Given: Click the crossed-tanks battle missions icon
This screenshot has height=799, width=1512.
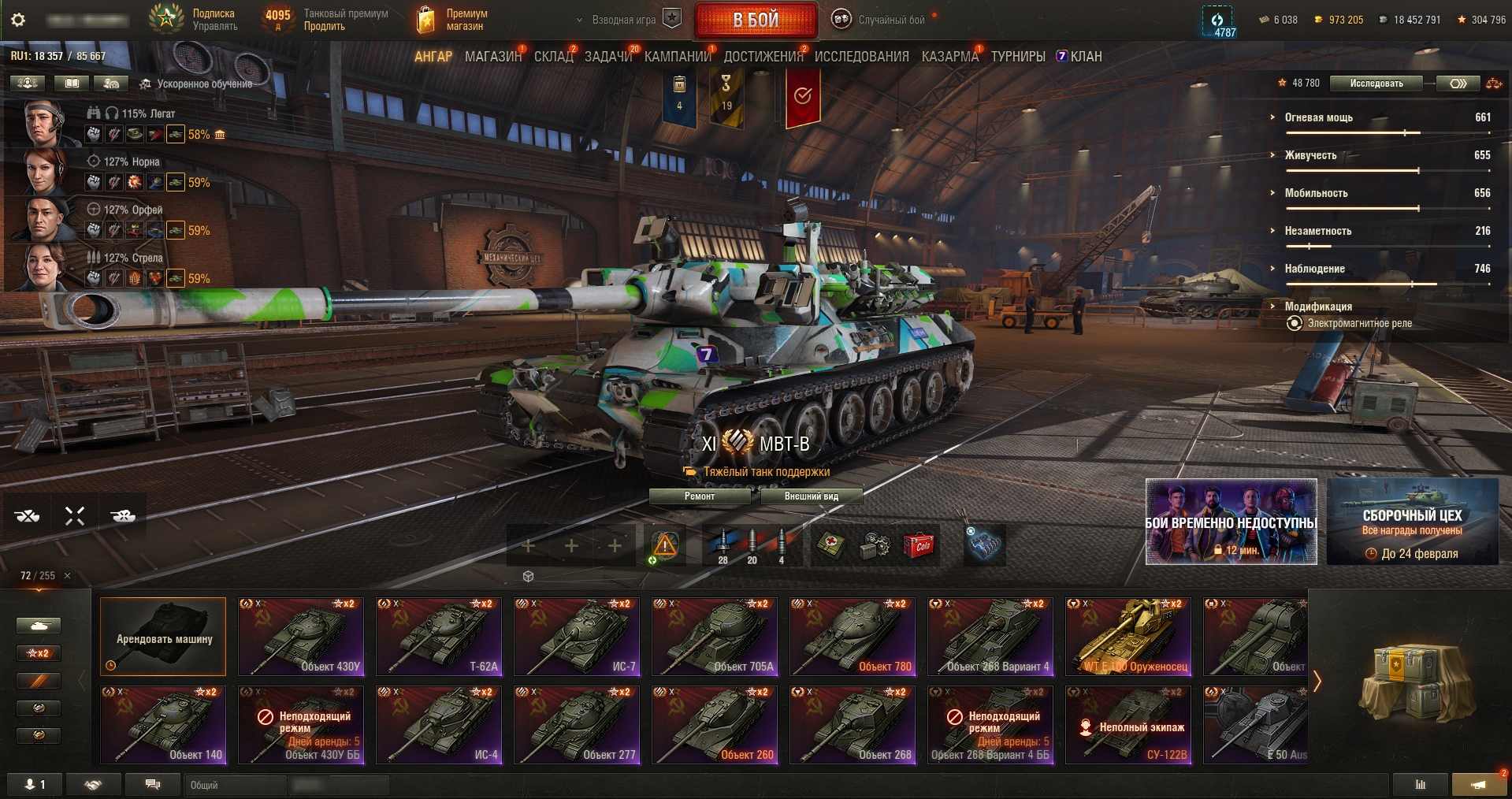Looking at the screenshot, I should point(28,515).
